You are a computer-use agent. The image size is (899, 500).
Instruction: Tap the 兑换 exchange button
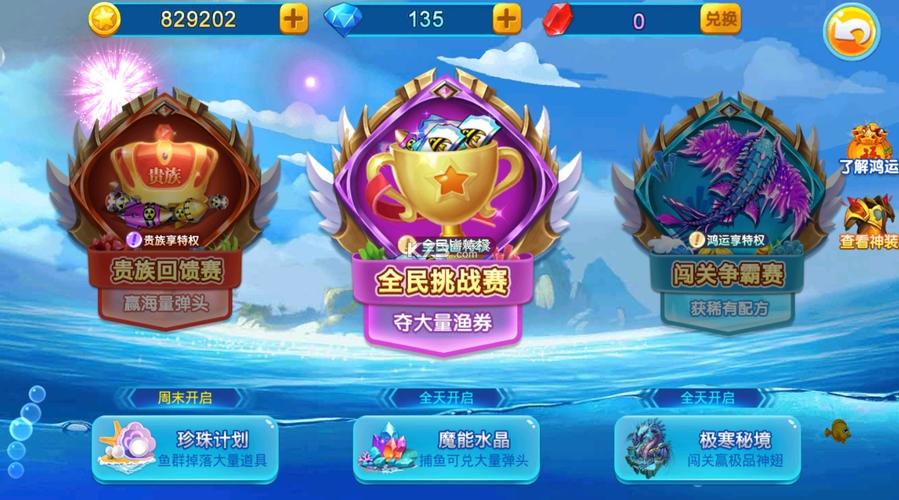click(721, 19)
